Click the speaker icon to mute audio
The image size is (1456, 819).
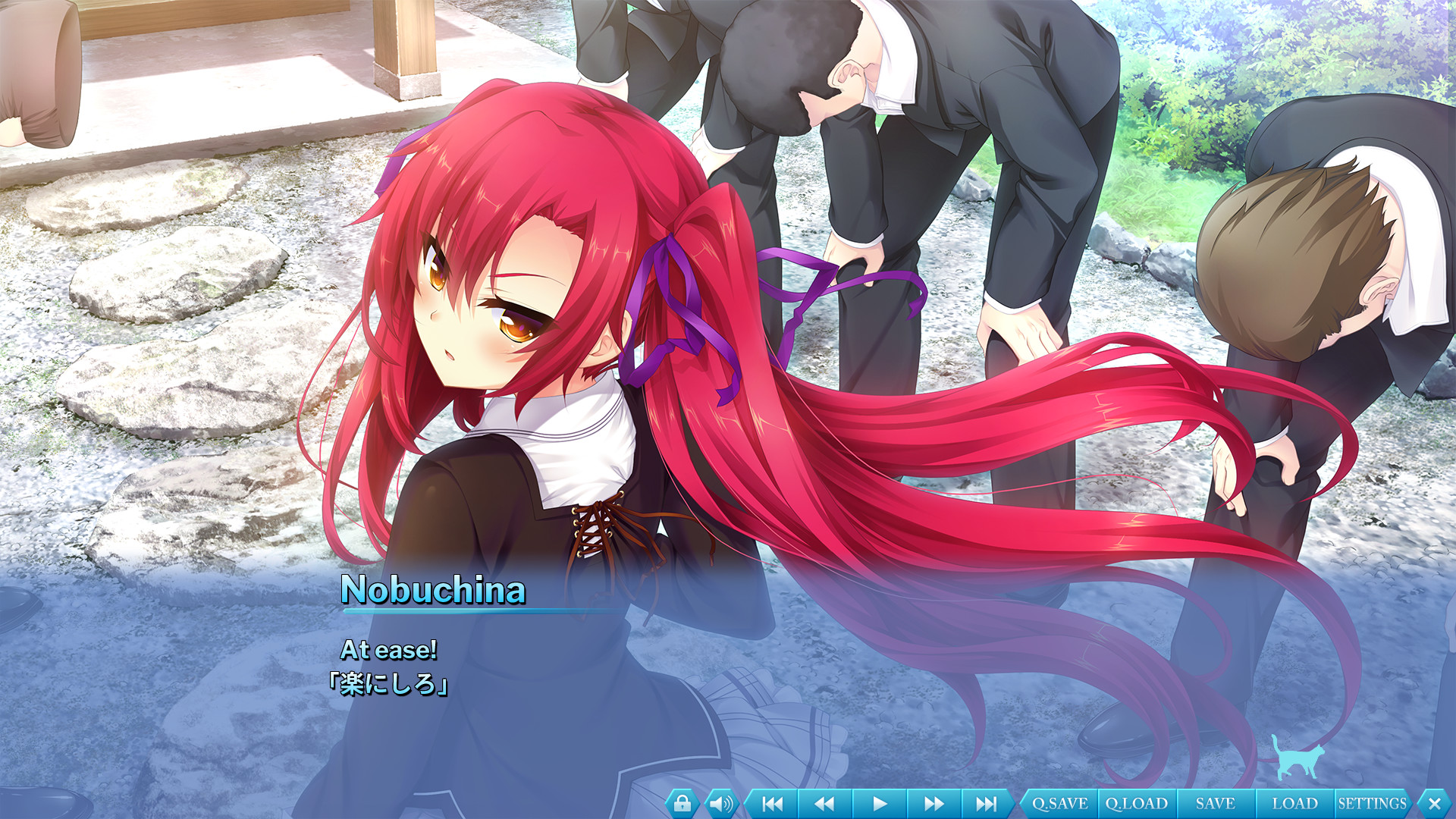[x=720, y=802]
